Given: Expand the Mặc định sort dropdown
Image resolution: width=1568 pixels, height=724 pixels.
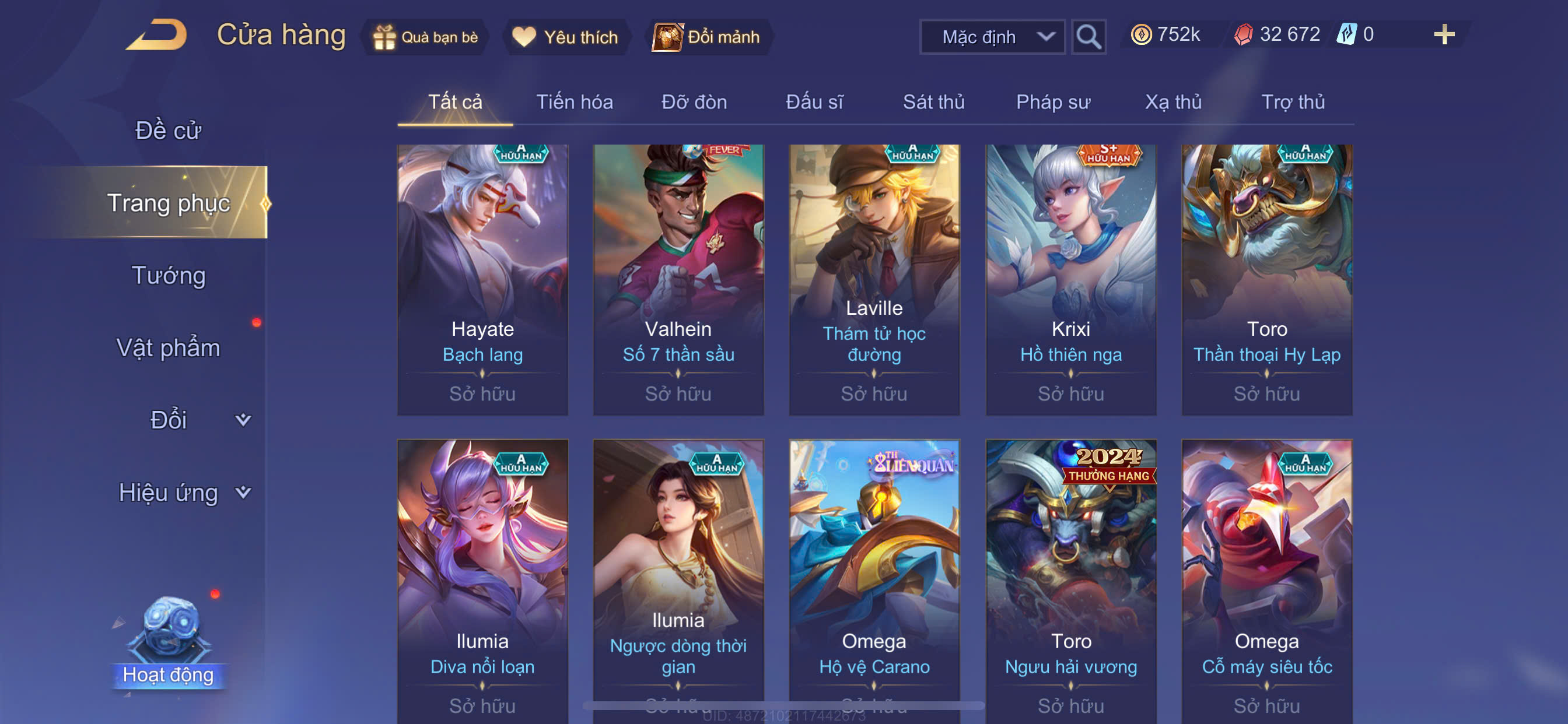Looking at the screenshot, I should pyautogui.click(x=992, y=37).
